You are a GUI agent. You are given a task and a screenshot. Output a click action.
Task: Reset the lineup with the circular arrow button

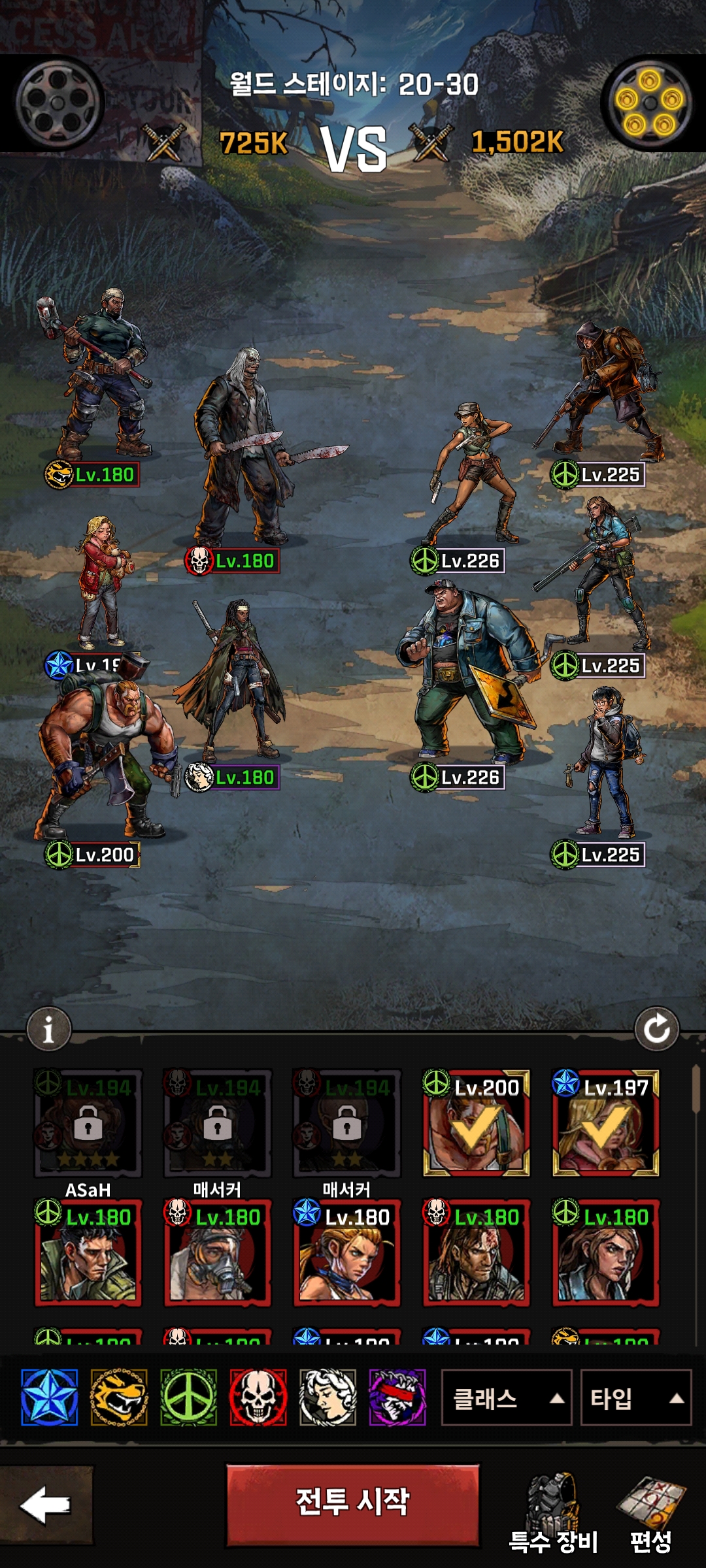(656, 1029)
